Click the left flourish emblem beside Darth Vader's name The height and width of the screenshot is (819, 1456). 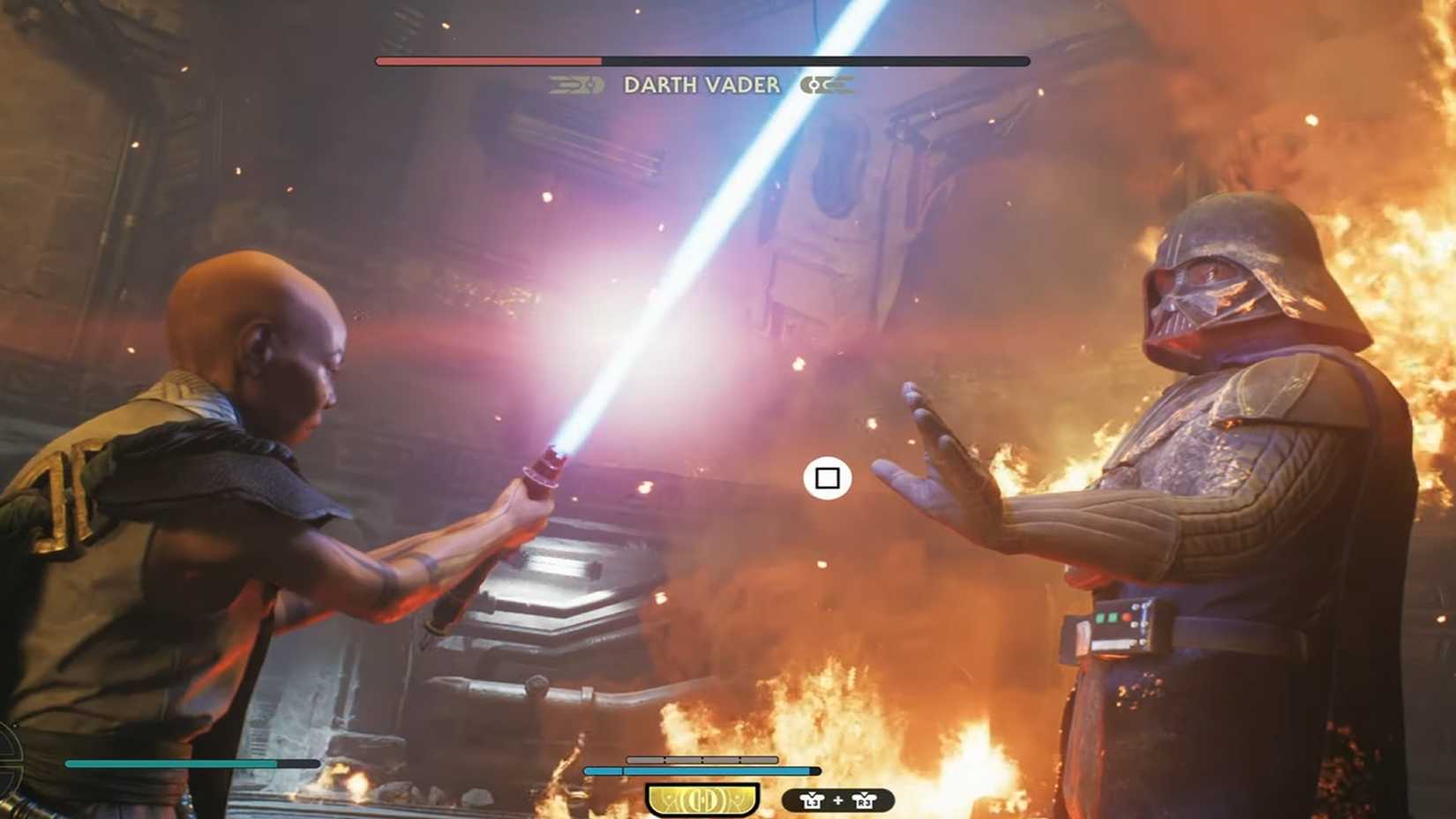(574, 86)
